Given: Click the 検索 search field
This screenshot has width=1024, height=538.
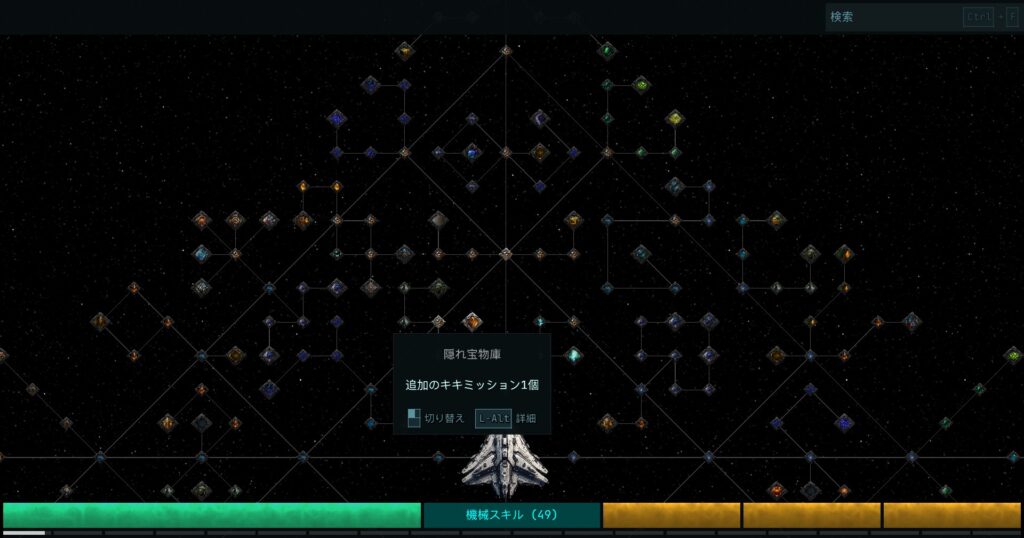Looking at the screenshot, I should 892,17.
